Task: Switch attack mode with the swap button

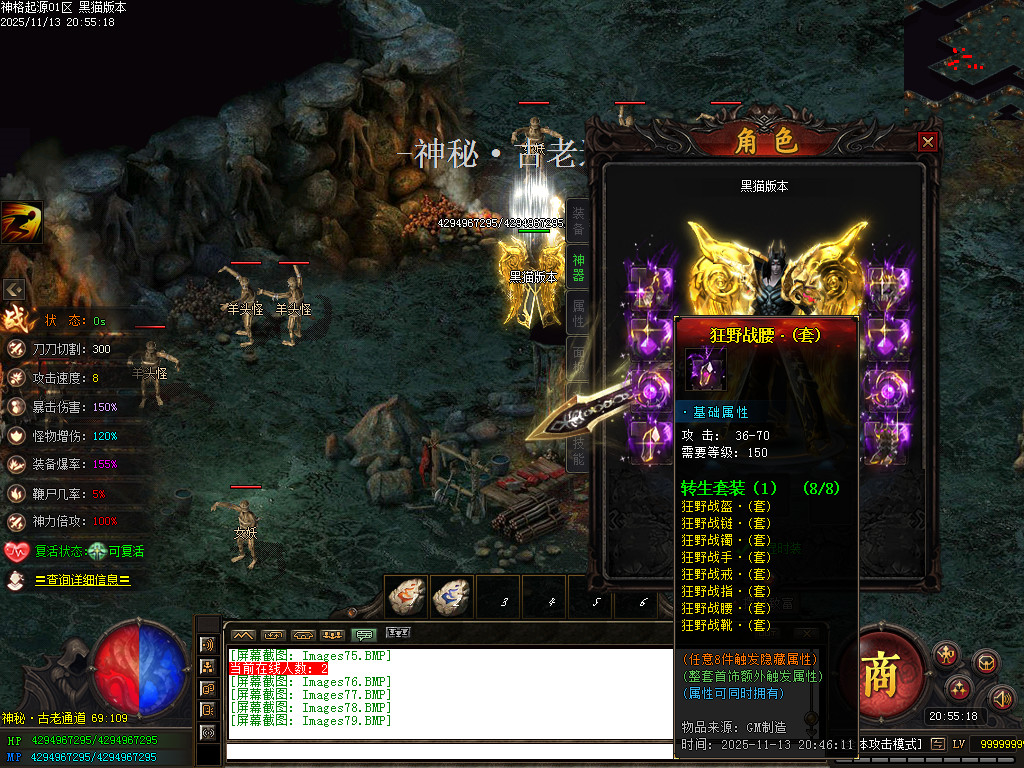Action: pos(938,744)
